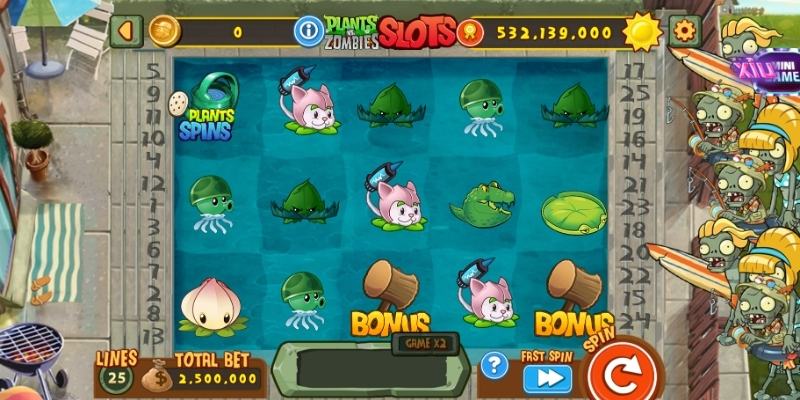Open the blue info button

(x=306, y=32)
